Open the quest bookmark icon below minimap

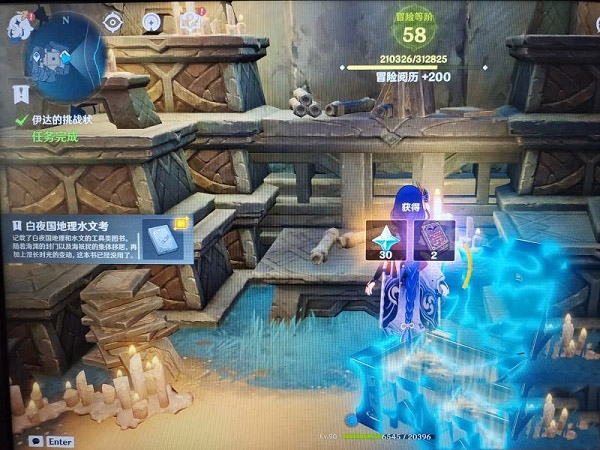point(21,94)
